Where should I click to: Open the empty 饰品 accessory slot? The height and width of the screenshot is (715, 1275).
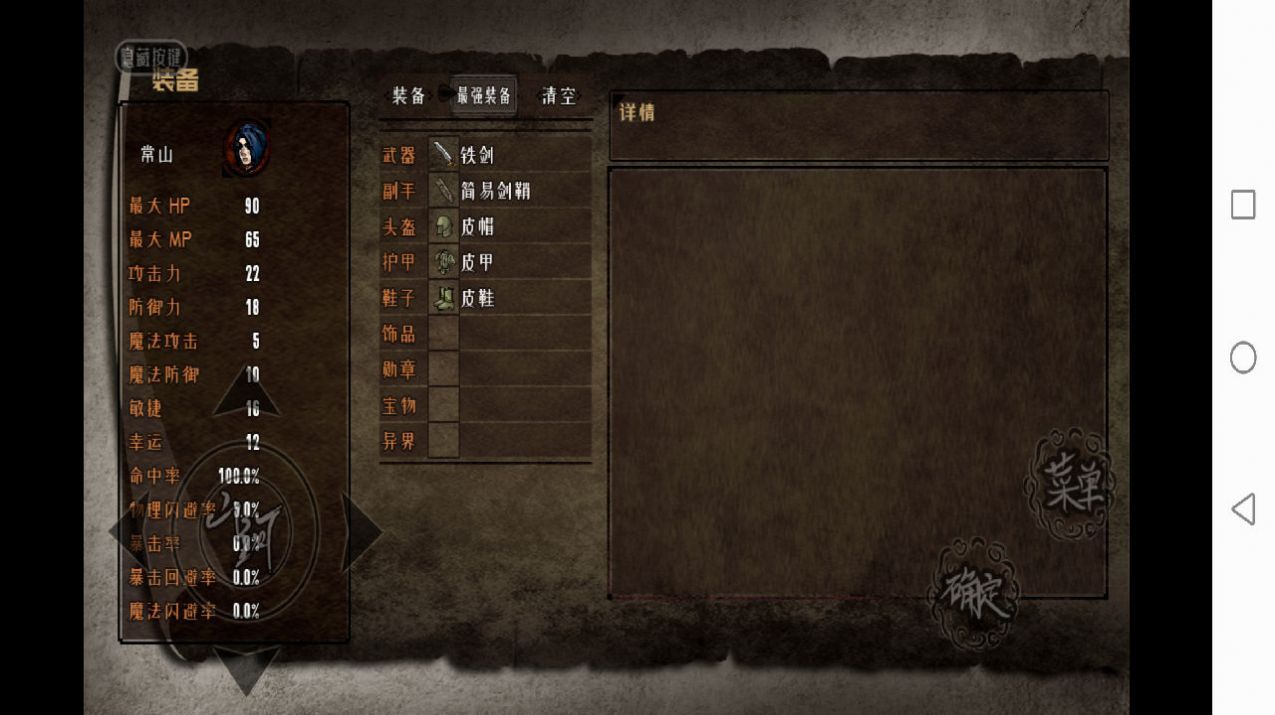(510, 334)
